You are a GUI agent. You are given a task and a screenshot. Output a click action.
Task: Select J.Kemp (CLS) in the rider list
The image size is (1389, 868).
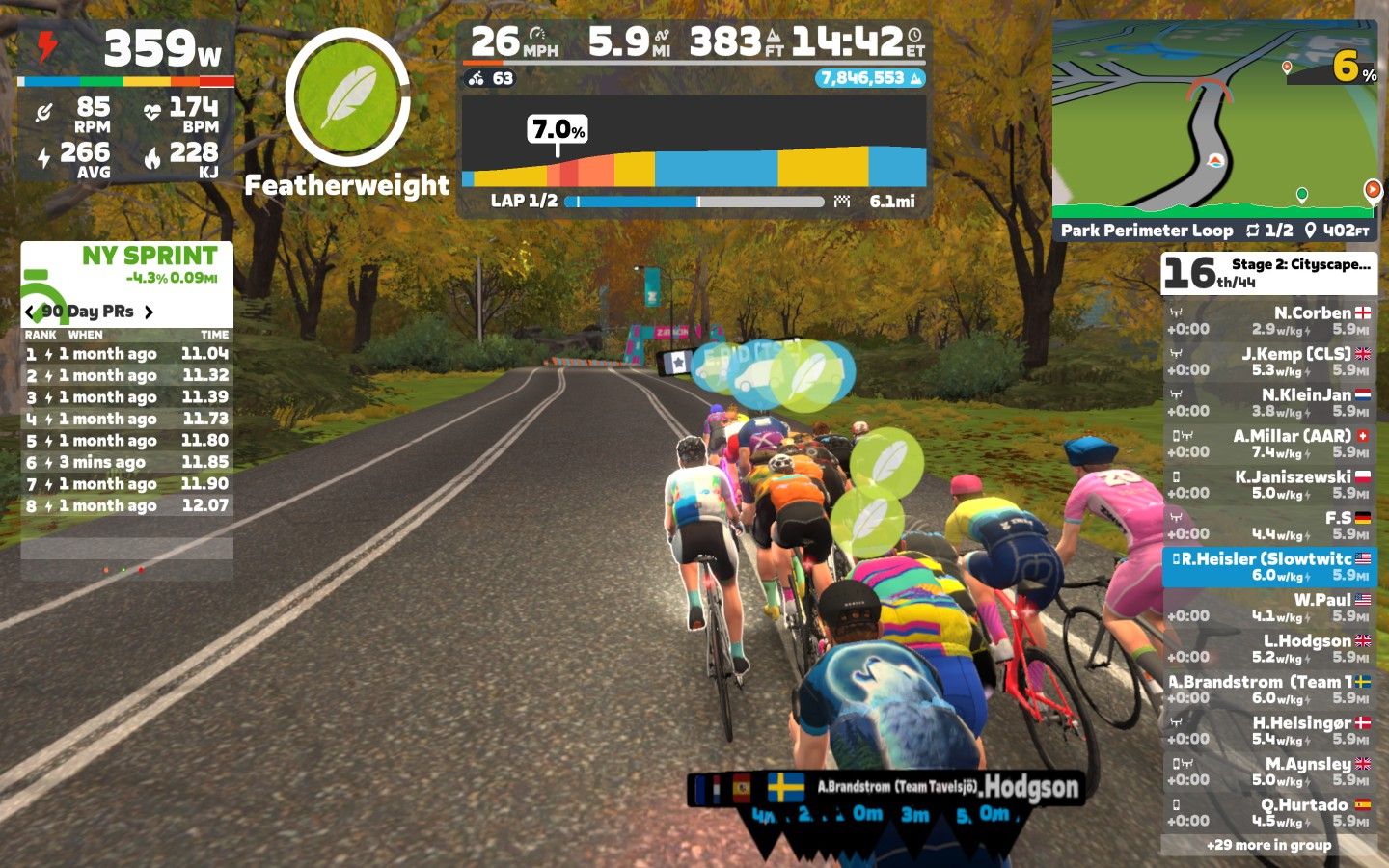coord(1268,362)
